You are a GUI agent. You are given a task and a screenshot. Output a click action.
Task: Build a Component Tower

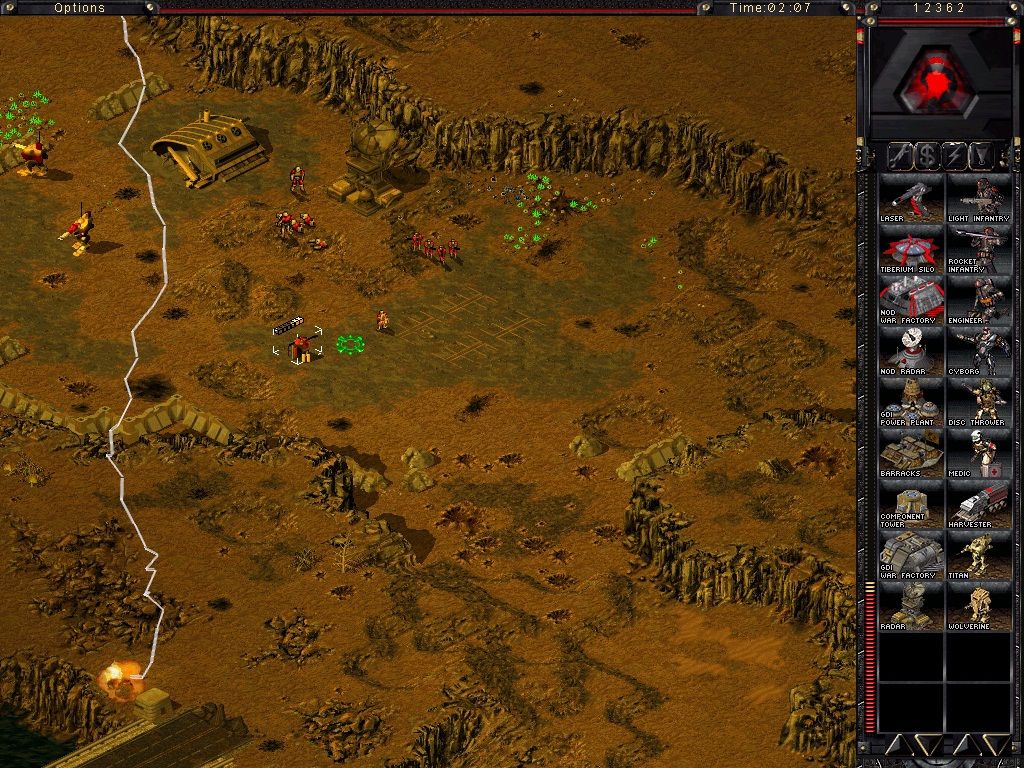click(911, 505)
